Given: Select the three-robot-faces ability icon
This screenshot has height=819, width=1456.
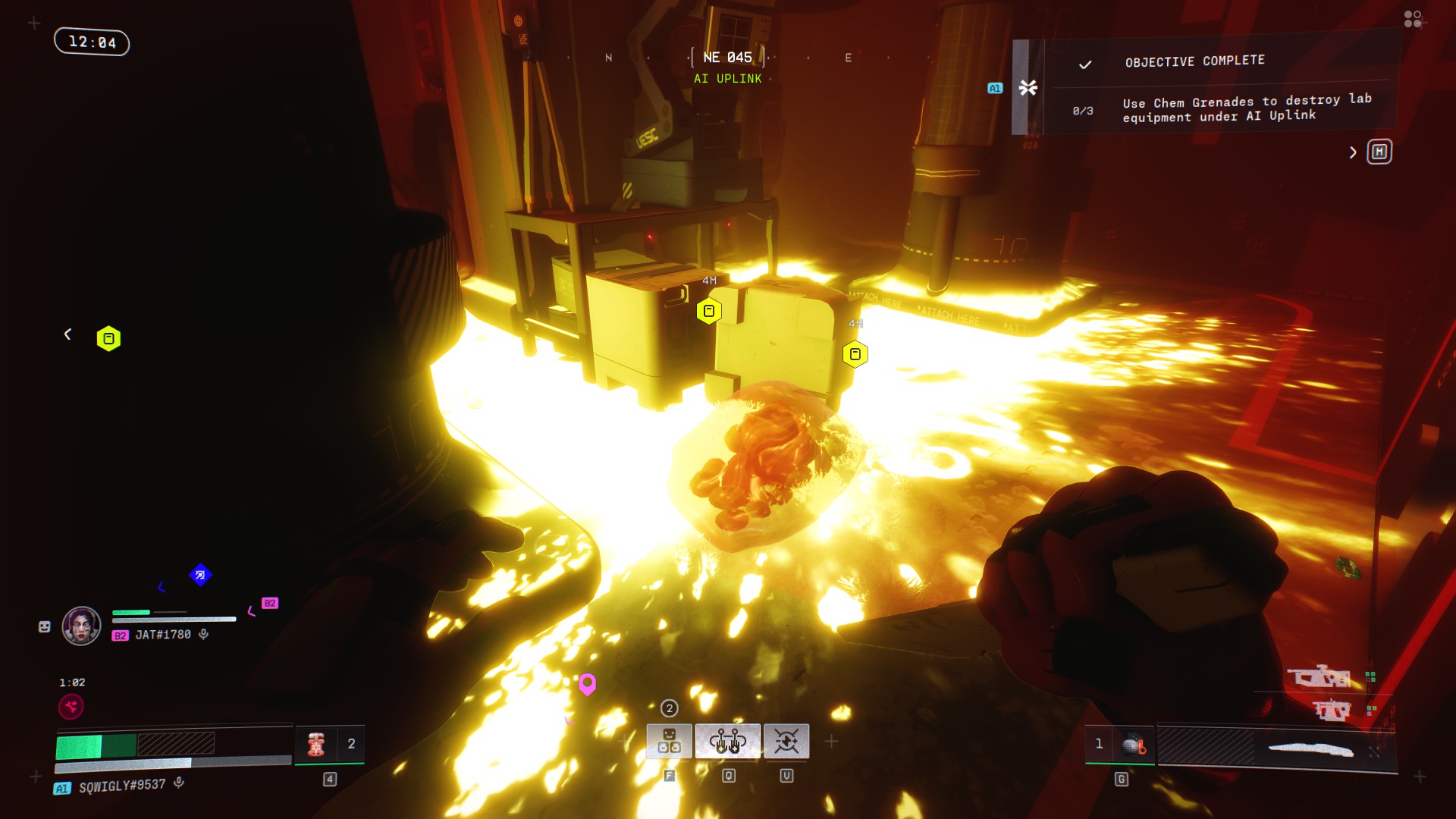Looking at the screenshot, I should (x=669, y=741).
